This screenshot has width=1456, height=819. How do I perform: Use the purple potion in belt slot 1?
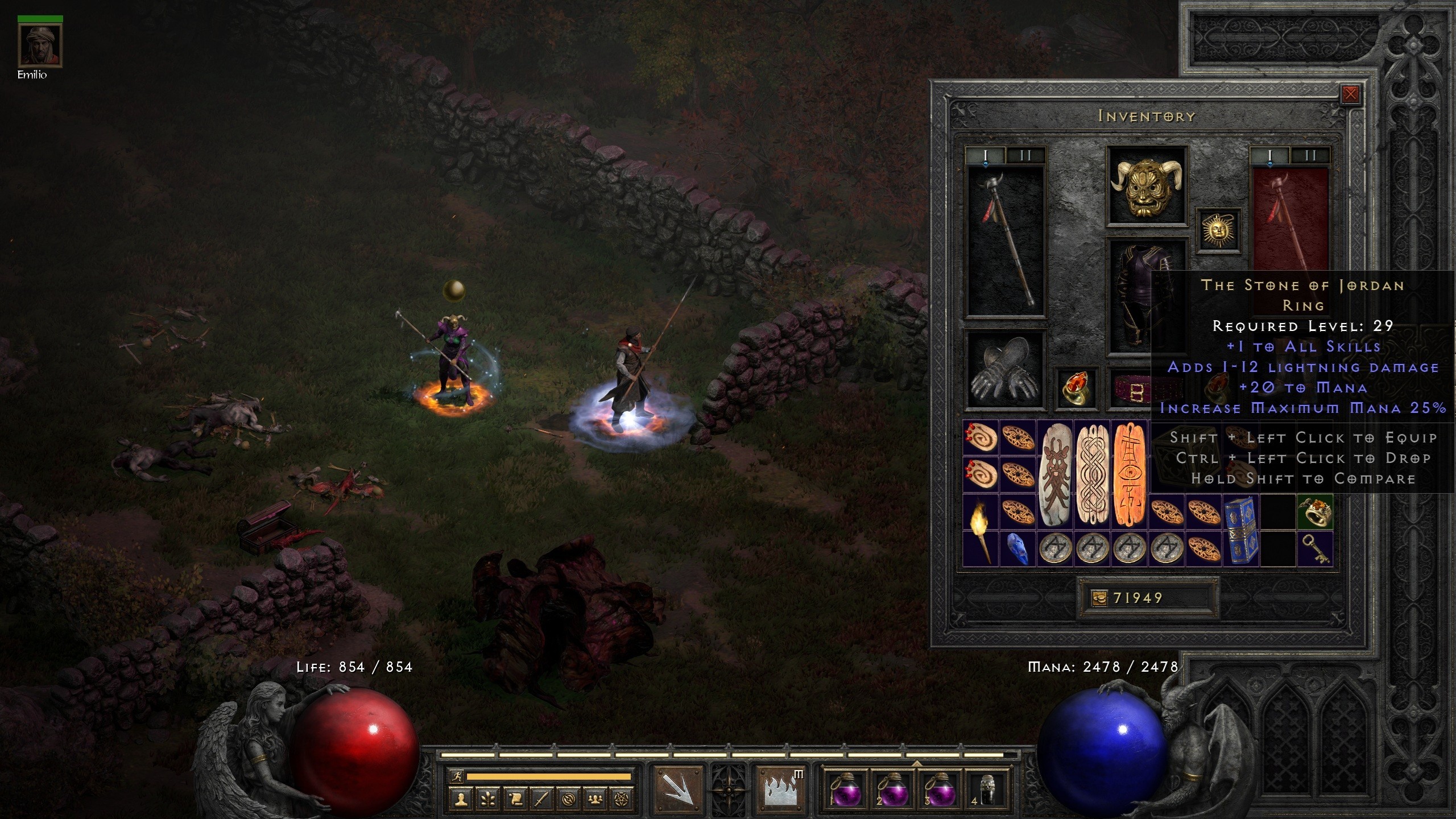point(843,788)
